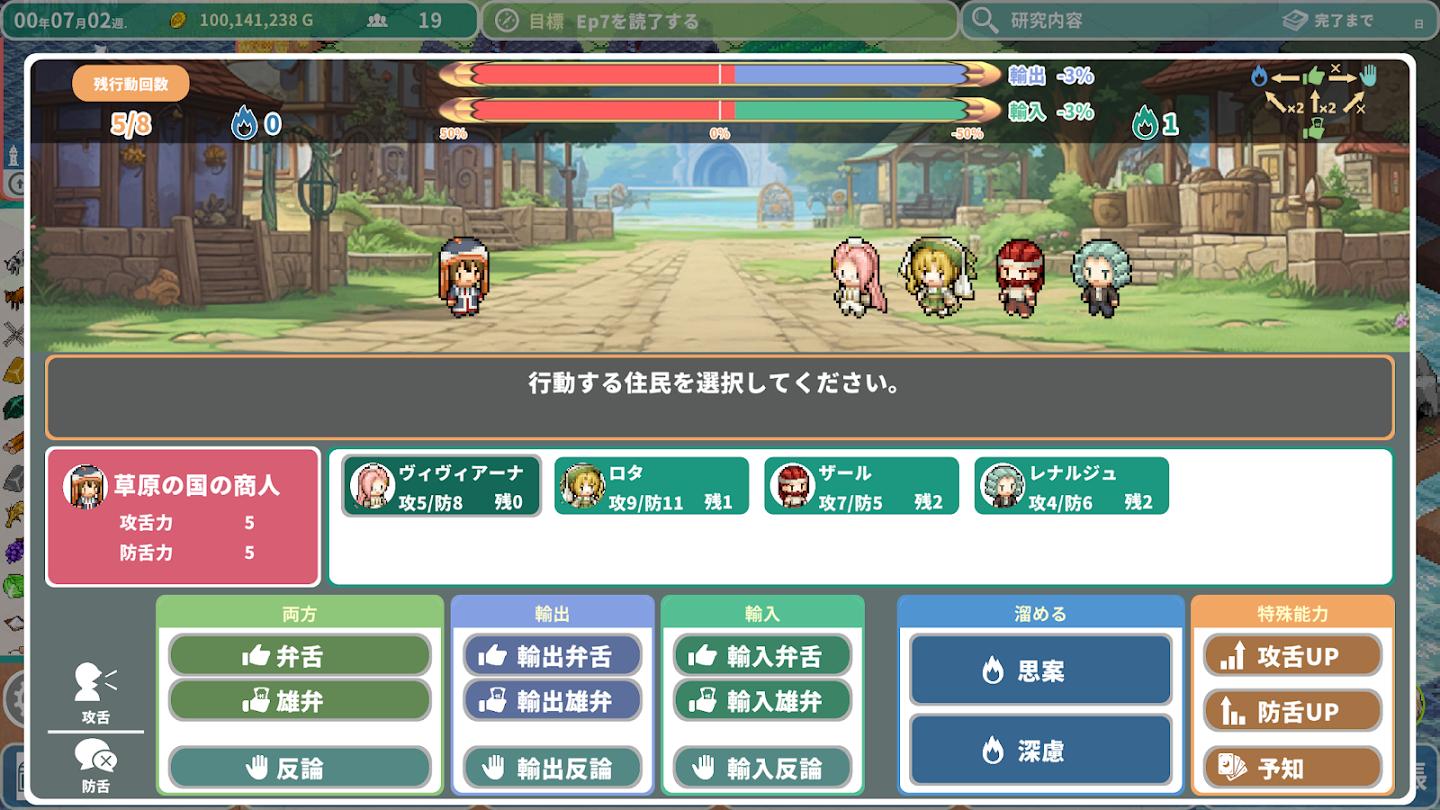Click the 草原の国の商人 opponent panel

click(183, 515)
